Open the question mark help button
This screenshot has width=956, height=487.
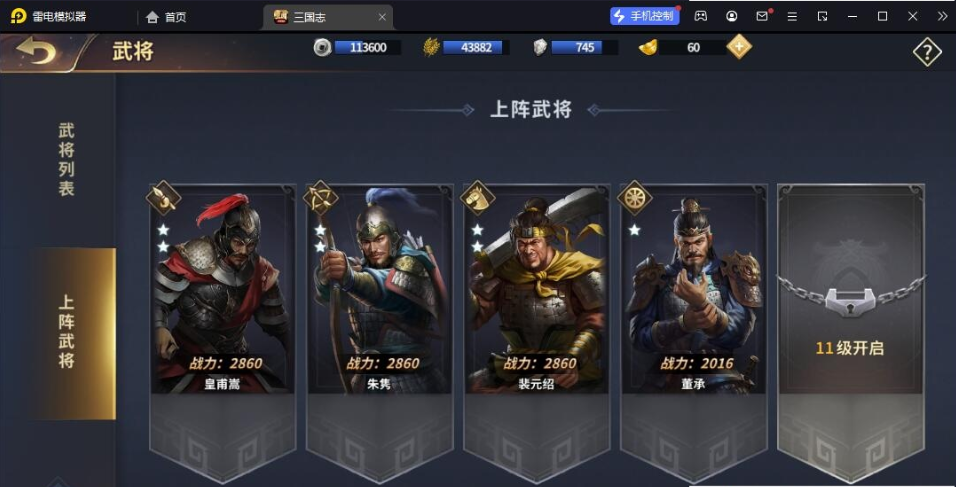(927, 52)
